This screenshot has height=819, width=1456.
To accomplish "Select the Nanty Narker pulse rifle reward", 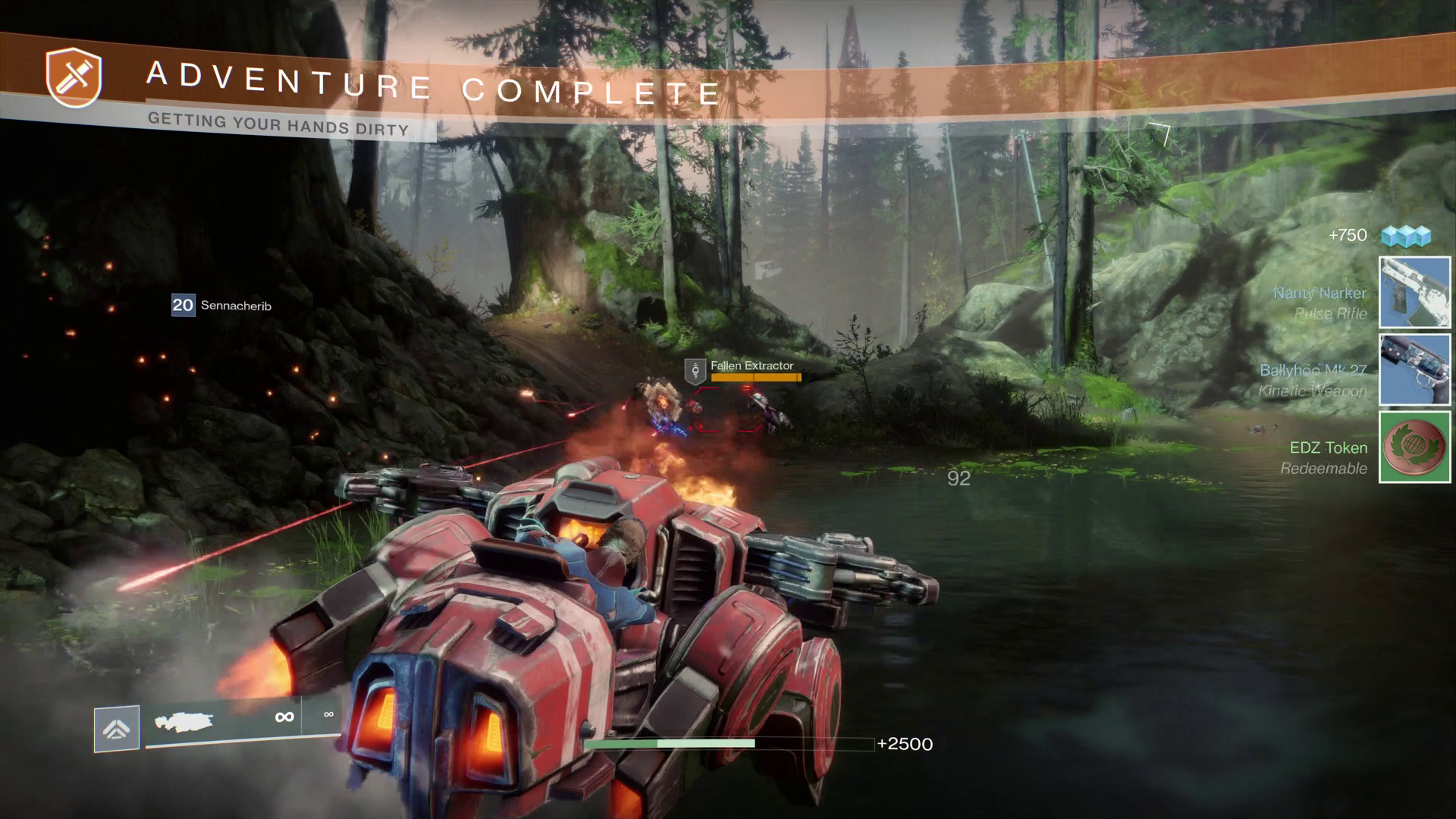I will [x=1414, y=293].
